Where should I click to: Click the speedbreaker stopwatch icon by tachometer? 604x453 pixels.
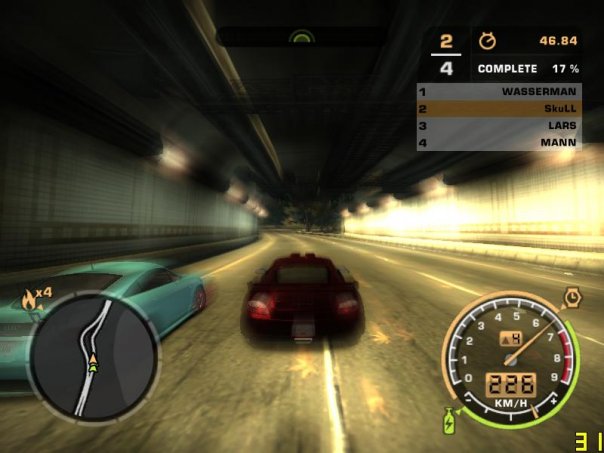[x=572, y=296]
